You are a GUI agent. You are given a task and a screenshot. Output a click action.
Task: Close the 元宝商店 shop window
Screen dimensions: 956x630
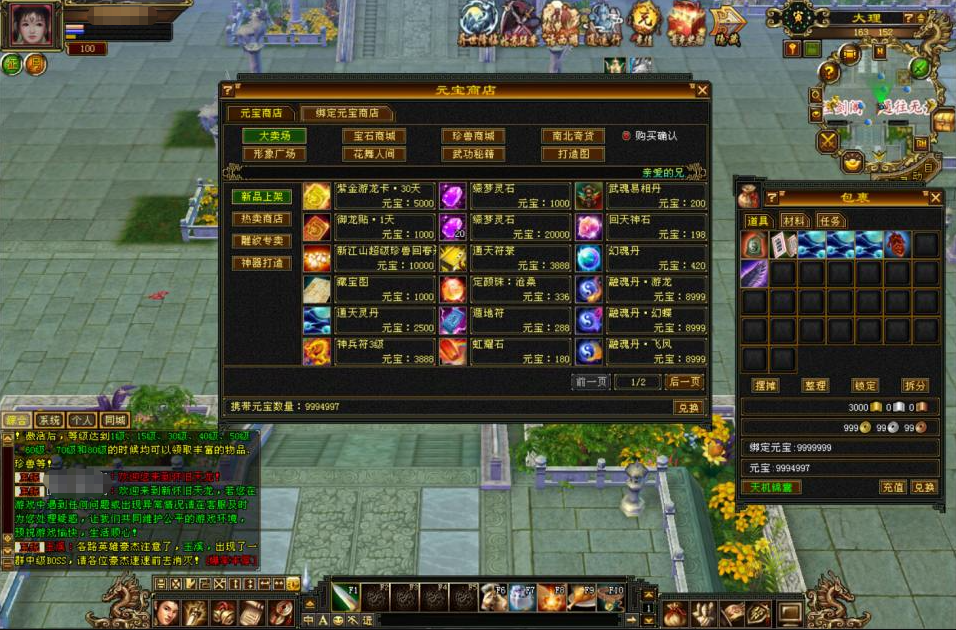coord(702,90)
